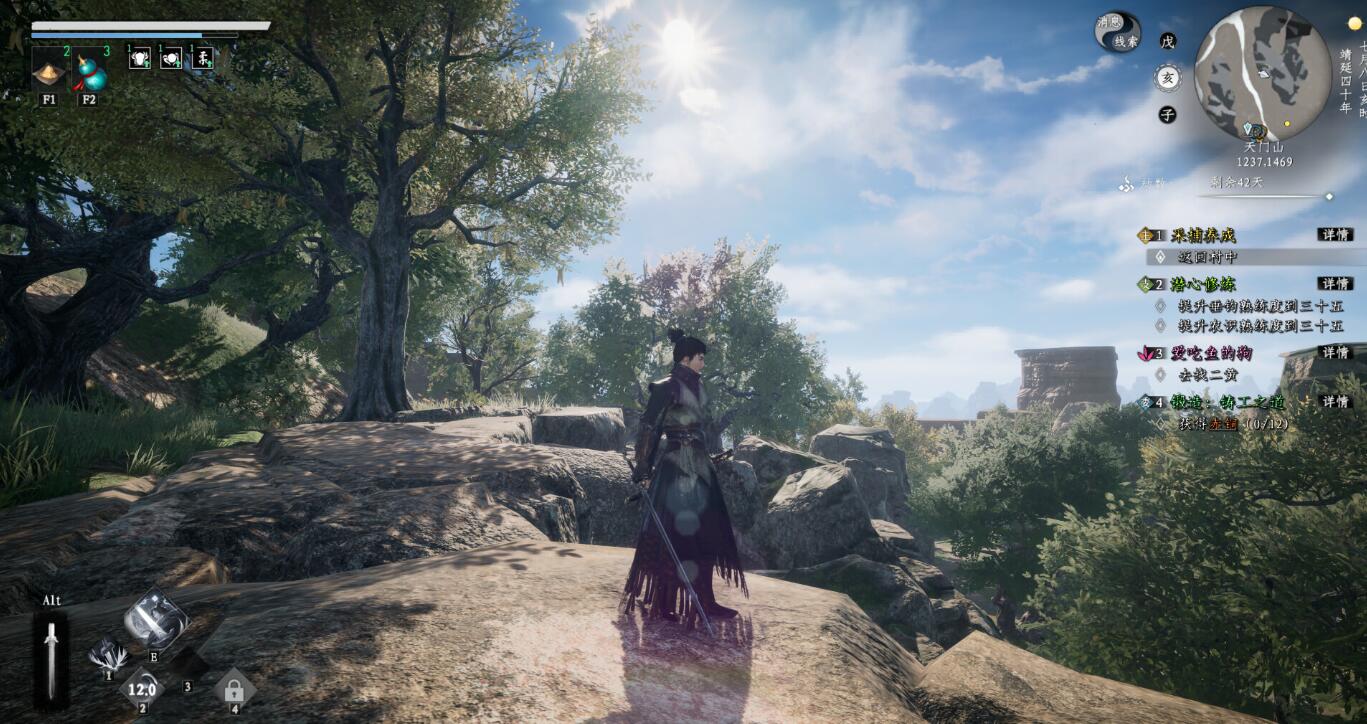Open the circular minimap
The width and height of the screenshot is (1367, 724).
1262,74
